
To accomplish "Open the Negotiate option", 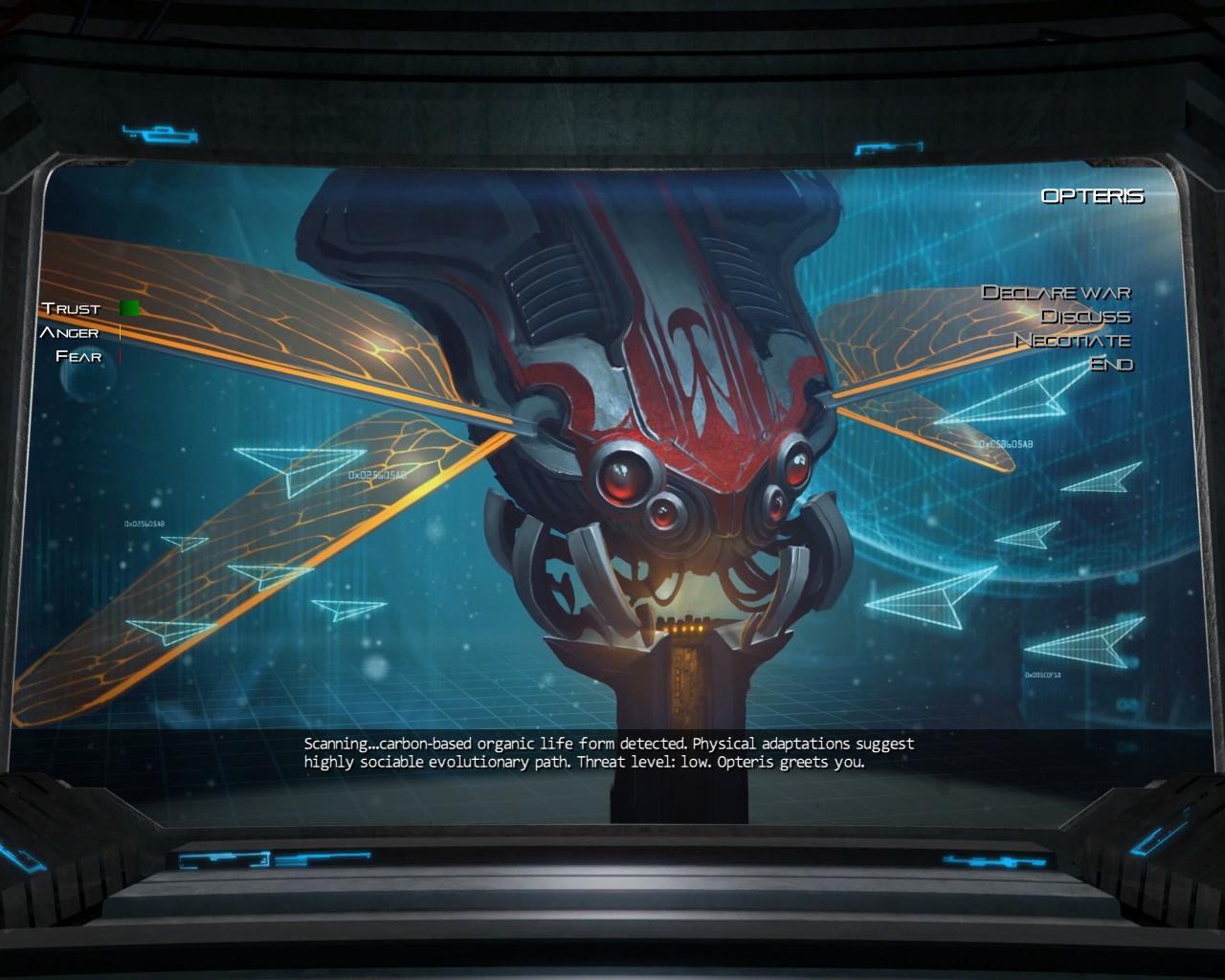I will coord(1072,340).
